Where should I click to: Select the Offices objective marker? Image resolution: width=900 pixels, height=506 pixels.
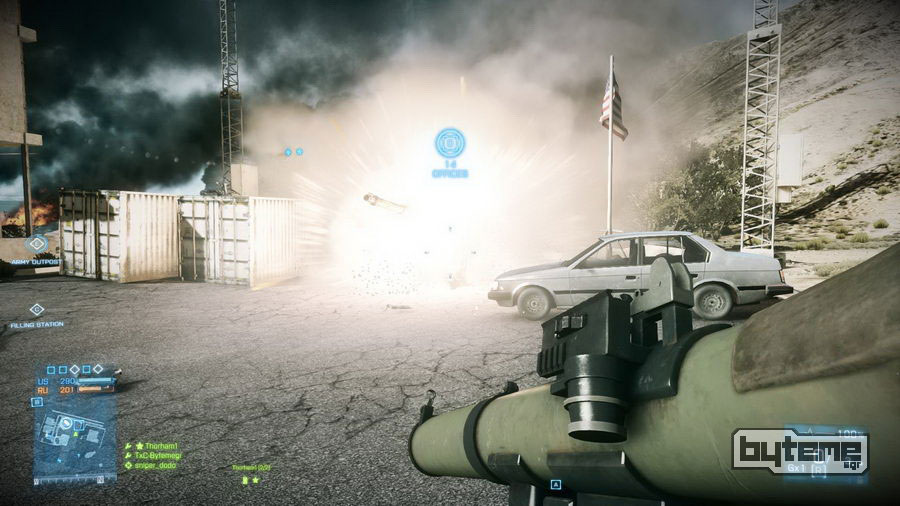(x=450, y=143)
